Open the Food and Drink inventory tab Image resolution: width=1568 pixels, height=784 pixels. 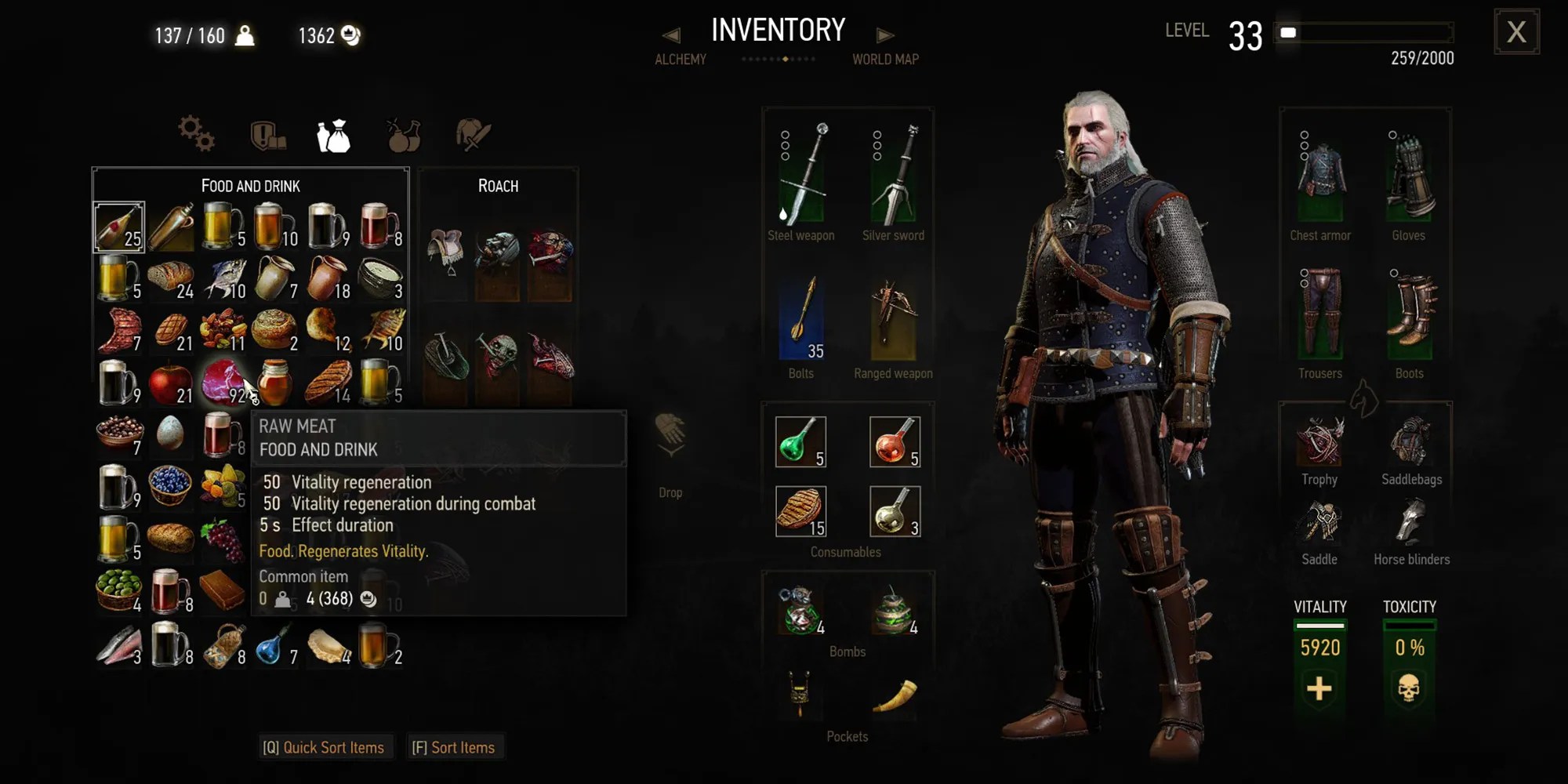333,135
